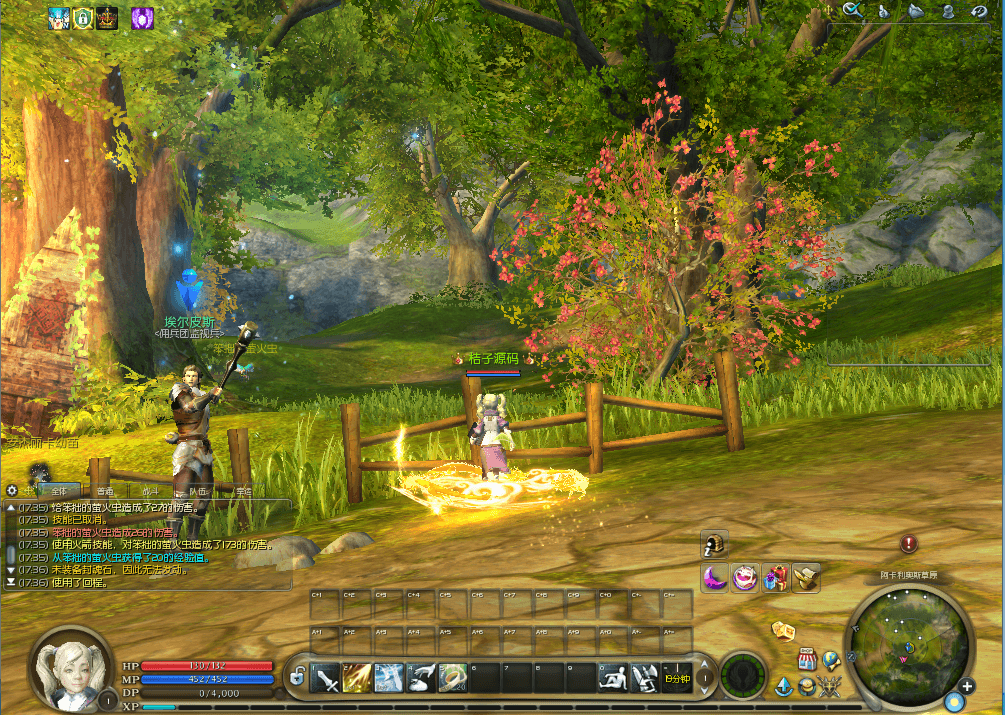Screen dimensions: 1005x715
Task: Click the red exclamation alert icon
Action: click(x=908, y=544)
